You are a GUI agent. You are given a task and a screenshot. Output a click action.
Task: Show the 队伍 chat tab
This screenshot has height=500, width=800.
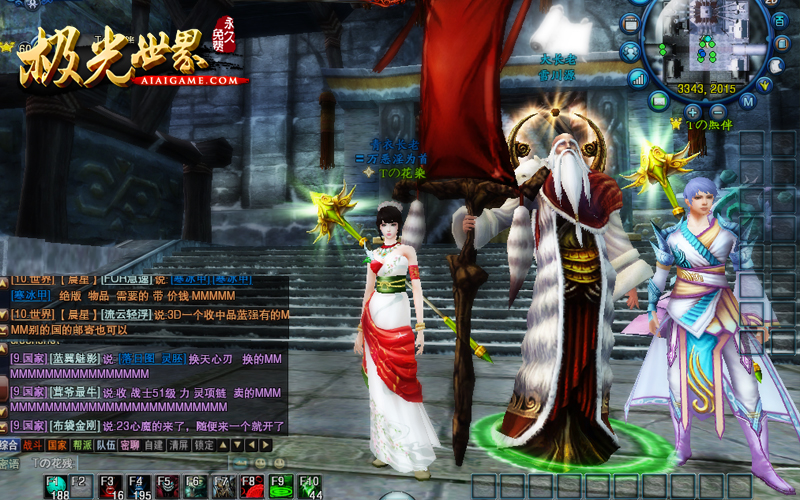105,445
